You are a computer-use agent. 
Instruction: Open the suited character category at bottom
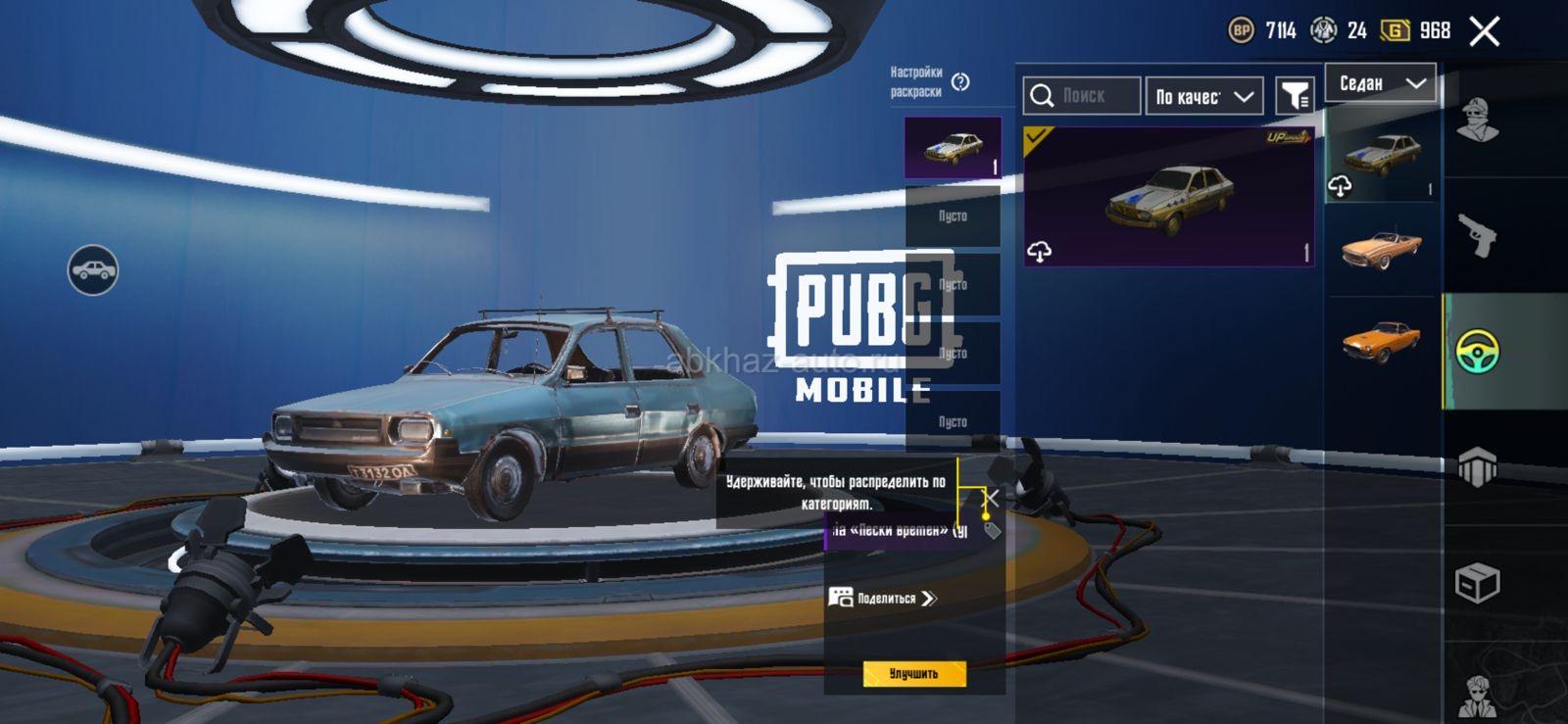click(x=1477, y=696)
